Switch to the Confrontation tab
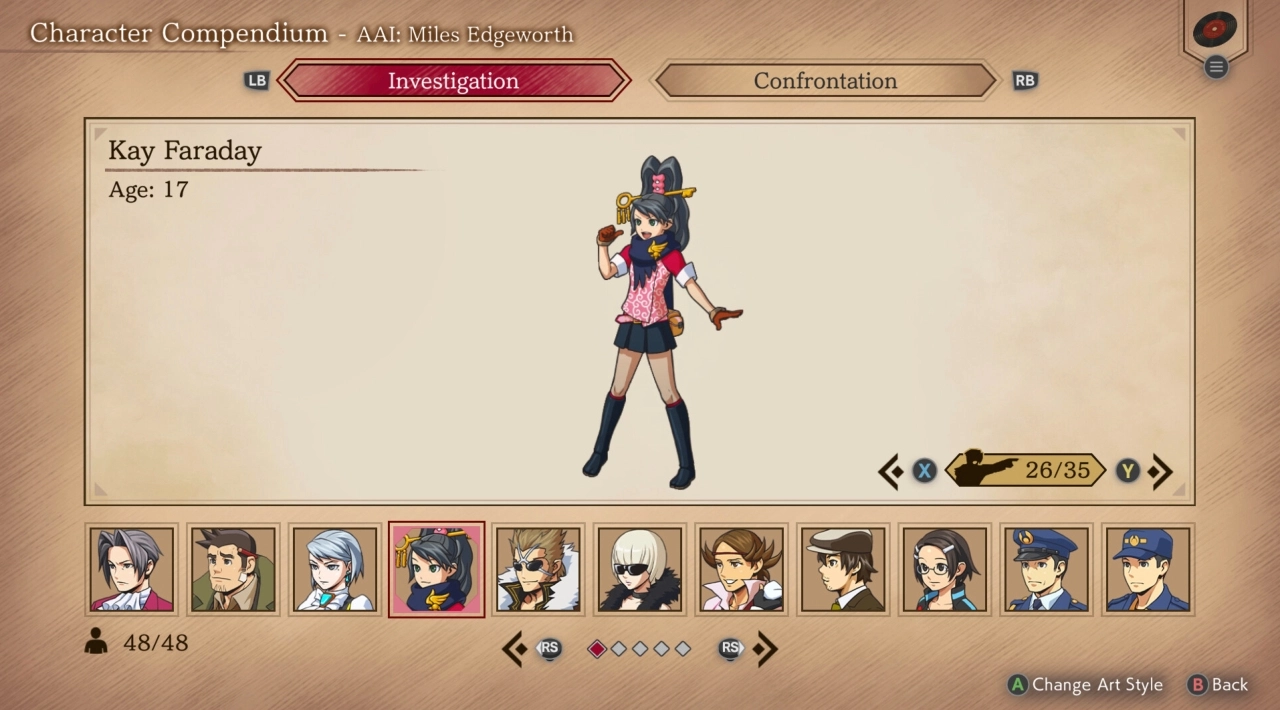This screenshot has width=1280, height=710. coord(825,81)
